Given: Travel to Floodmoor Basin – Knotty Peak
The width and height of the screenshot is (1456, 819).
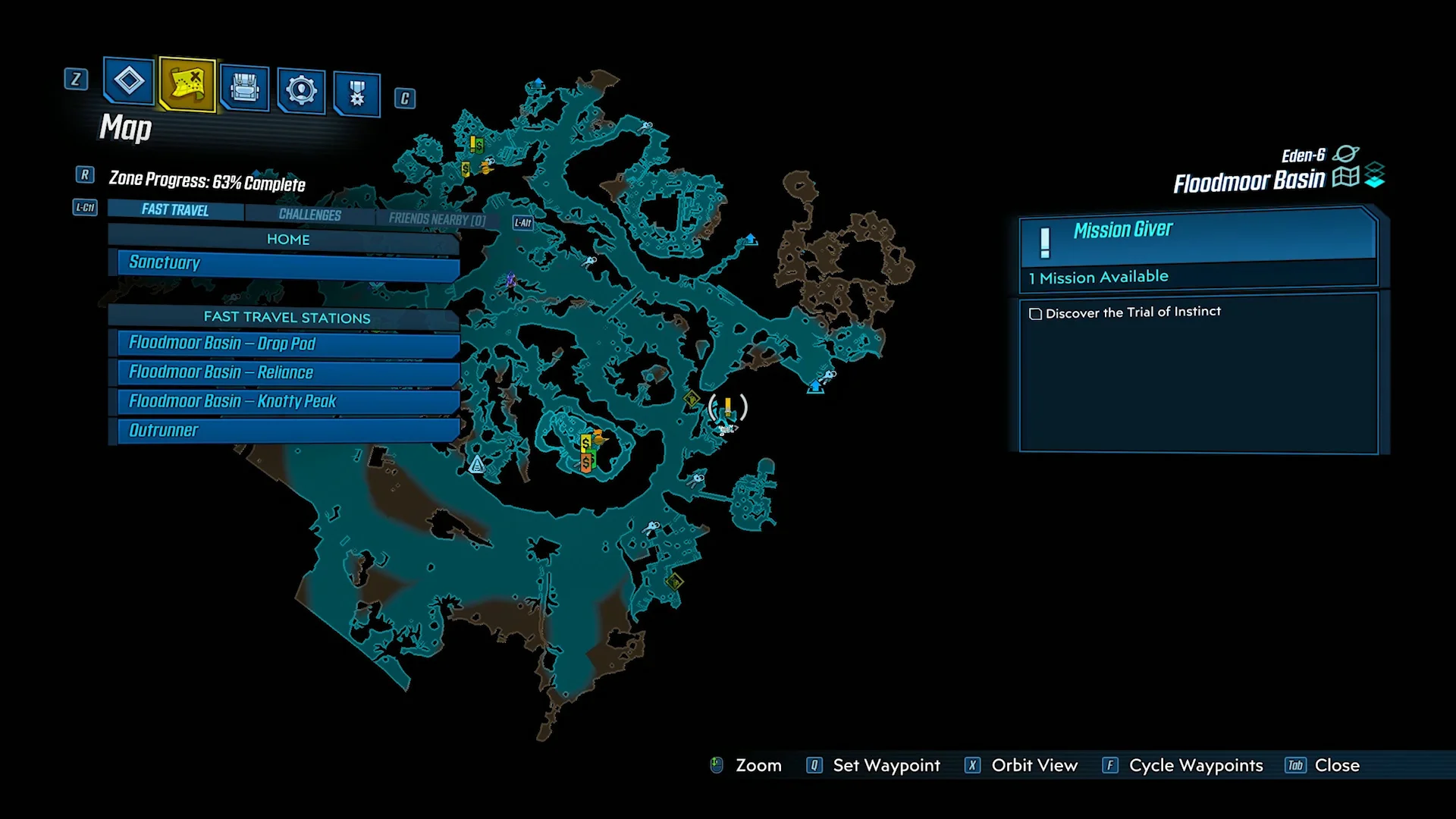Looking at the screenshot, I should [x=288, y=401].
